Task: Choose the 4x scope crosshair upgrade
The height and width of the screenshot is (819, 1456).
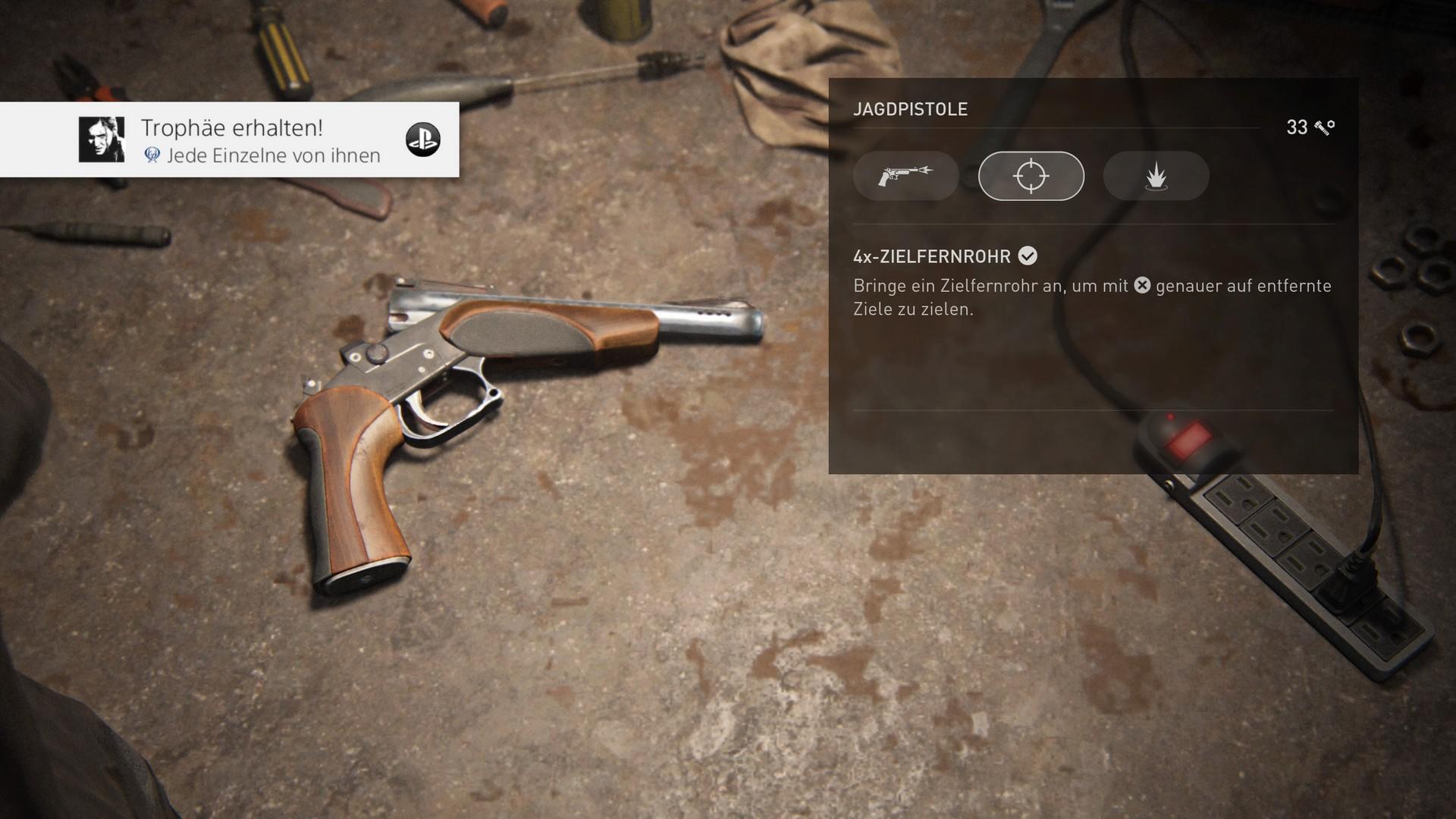Action: pyautogui.click(x=1031, y=176)
